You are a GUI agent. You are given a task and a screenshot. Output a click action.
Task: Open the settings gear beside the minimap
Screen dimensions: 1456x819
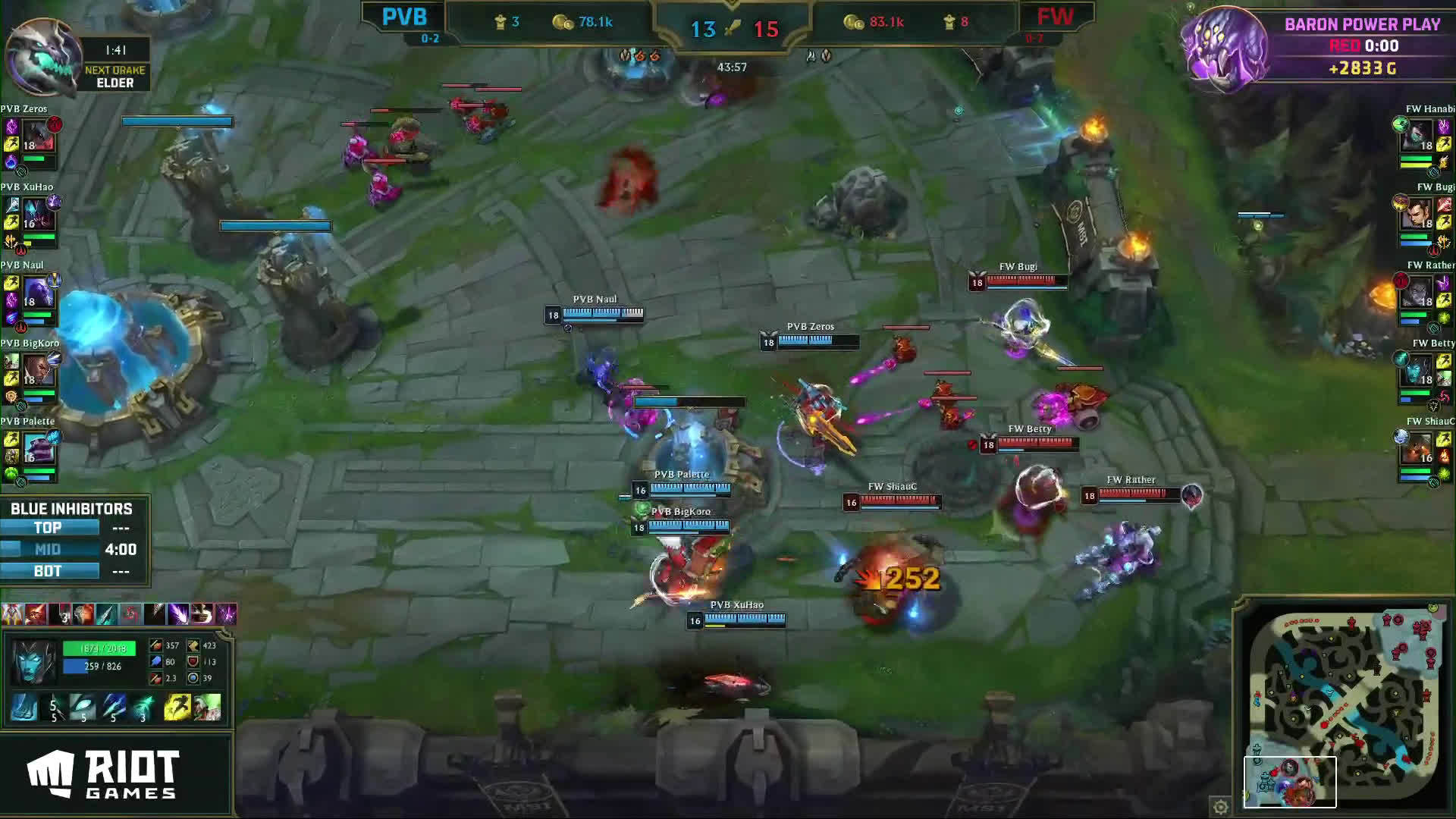(x=1220, y=807)
